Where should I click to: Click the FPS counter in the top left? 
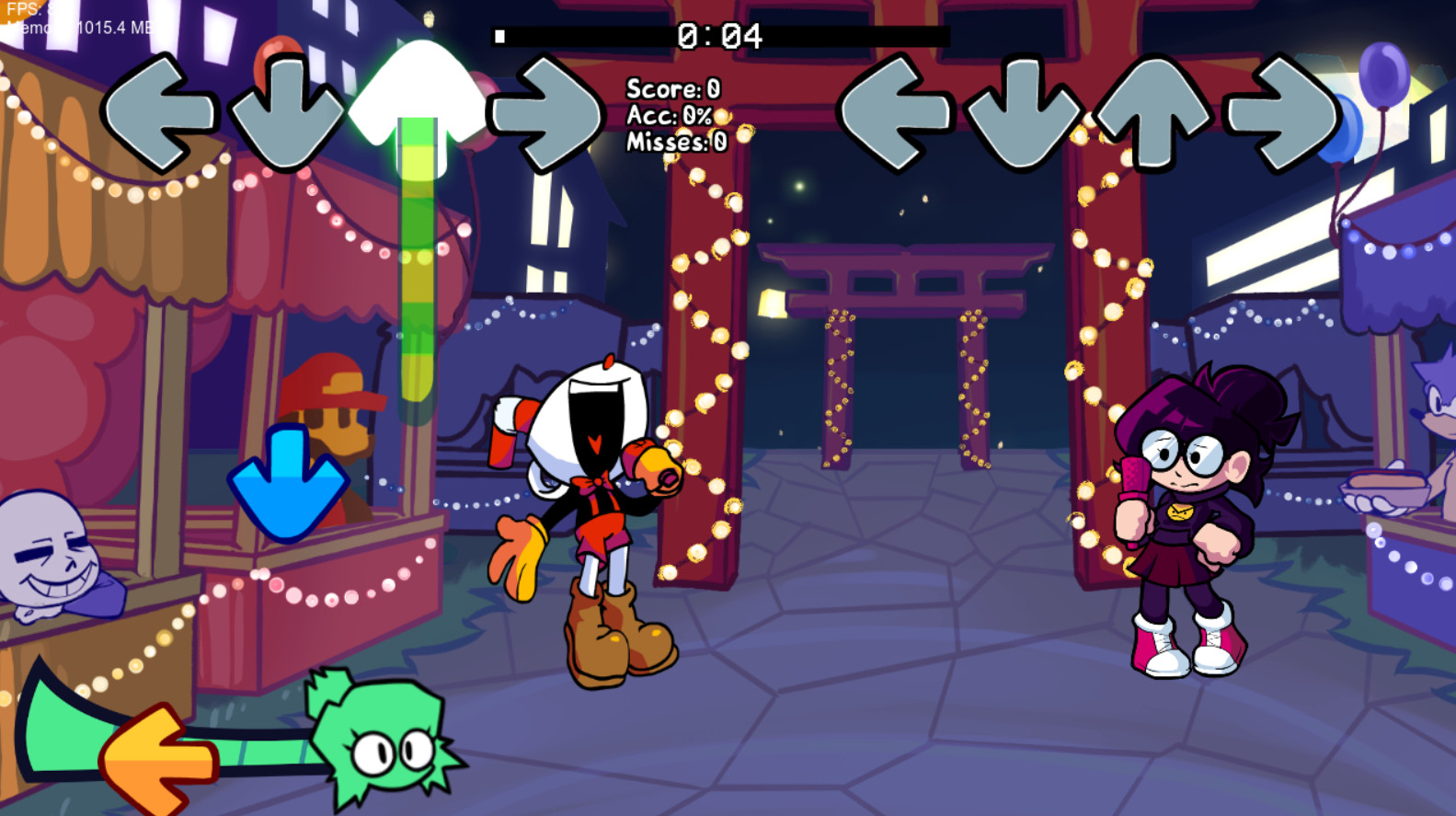[x=28, y=9]
